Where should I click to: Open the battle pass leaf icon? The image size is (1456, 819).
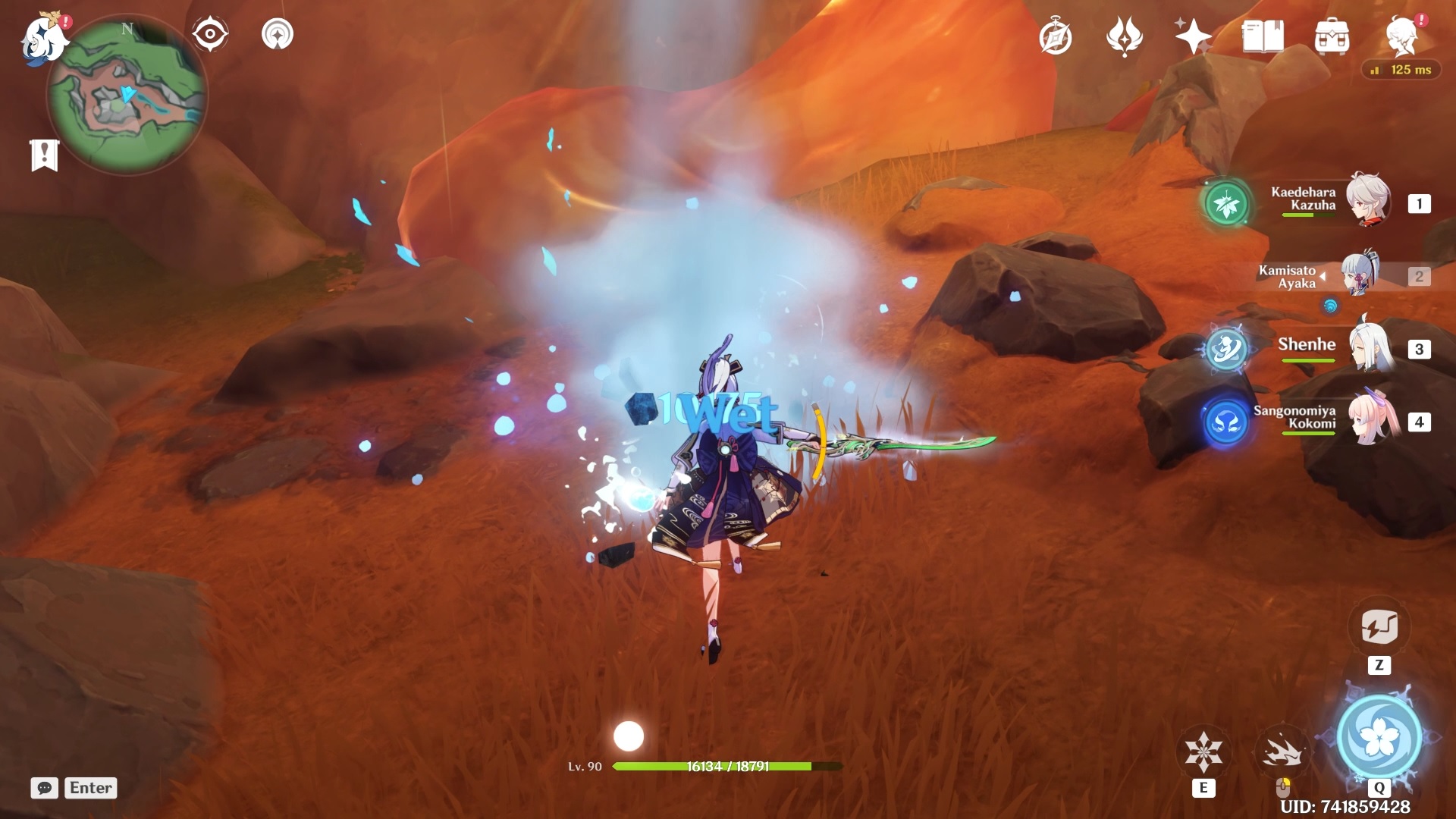click(x=1125, y=36)
